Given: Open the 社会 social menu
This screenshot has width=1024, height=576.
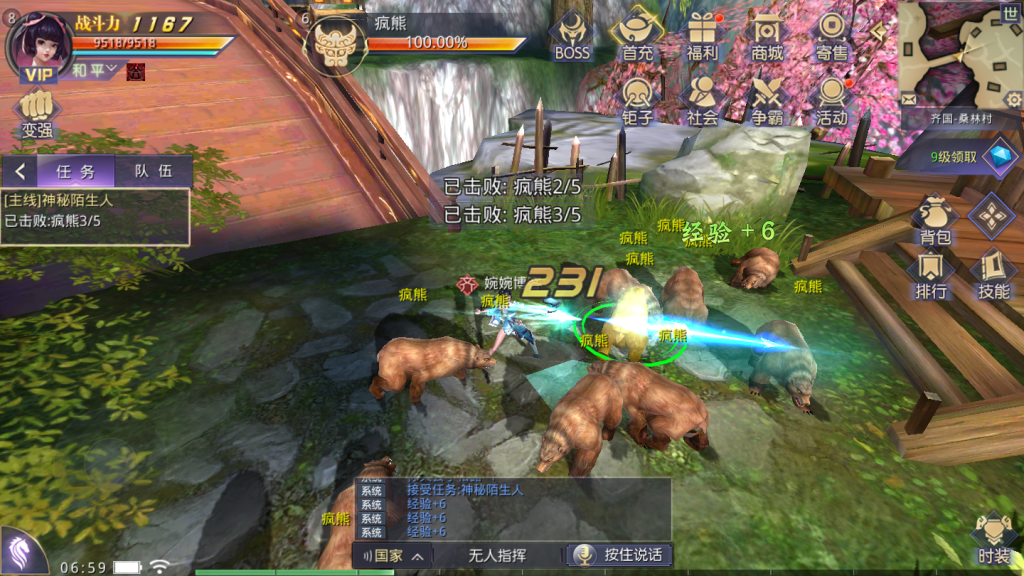Looking at the screenshot, I should pos(702,99).
